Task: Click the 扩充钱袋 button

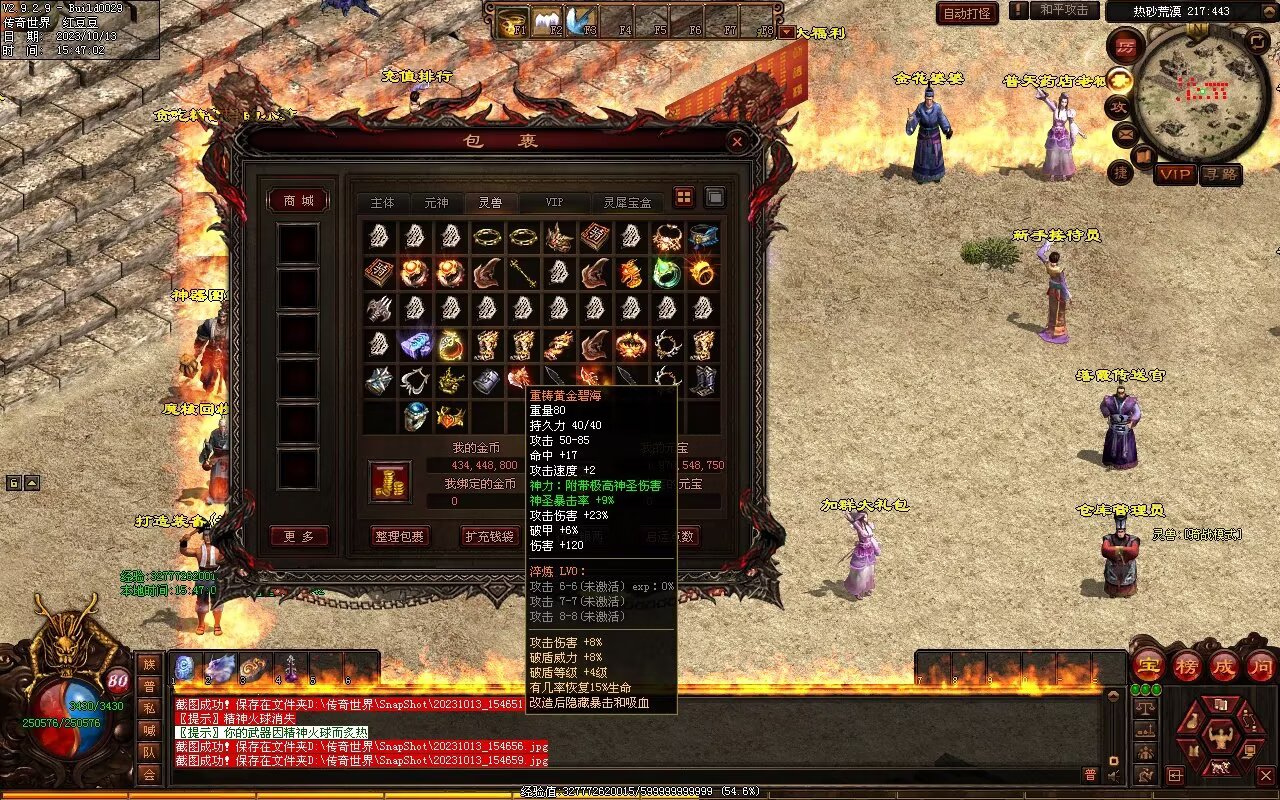Action: pos(489,536)
